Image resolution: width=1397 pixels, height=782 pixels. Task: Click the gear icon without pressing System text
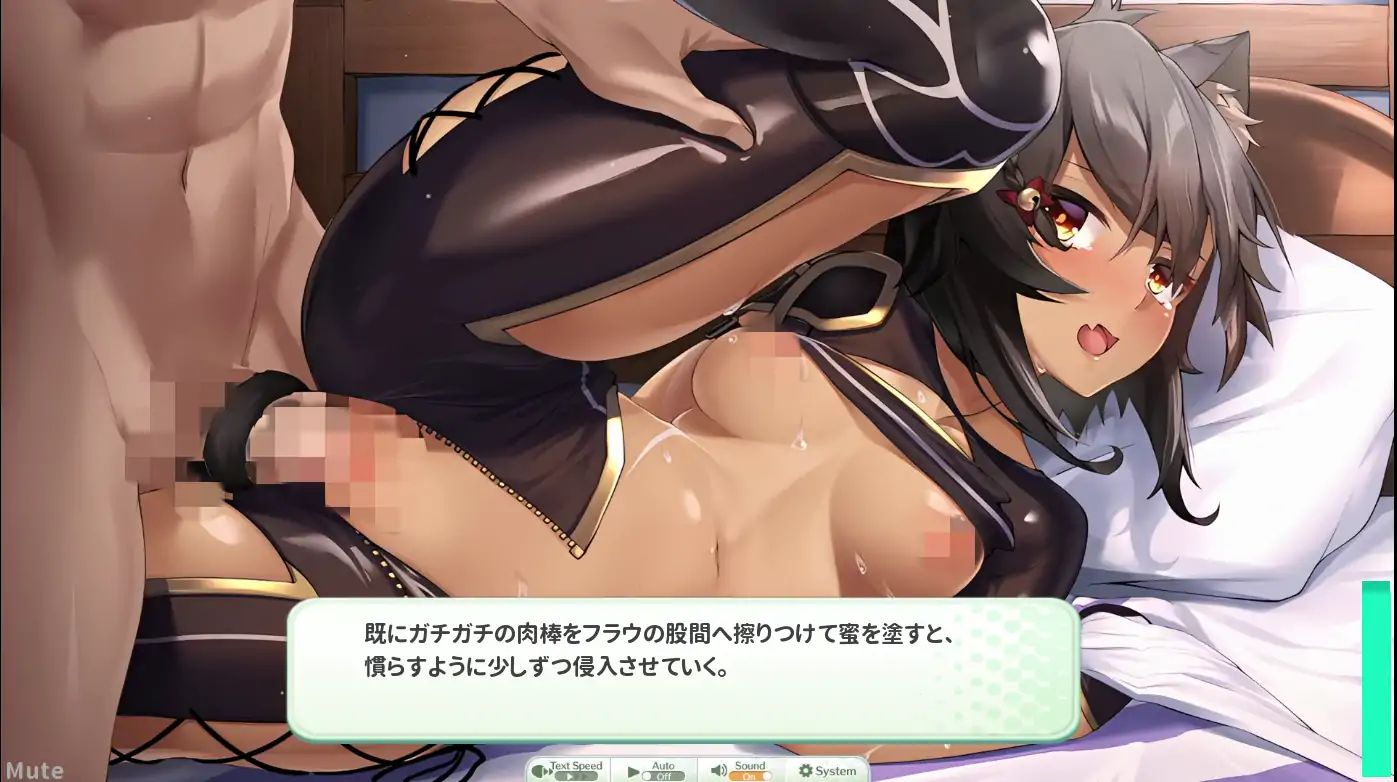coord(805,771)
